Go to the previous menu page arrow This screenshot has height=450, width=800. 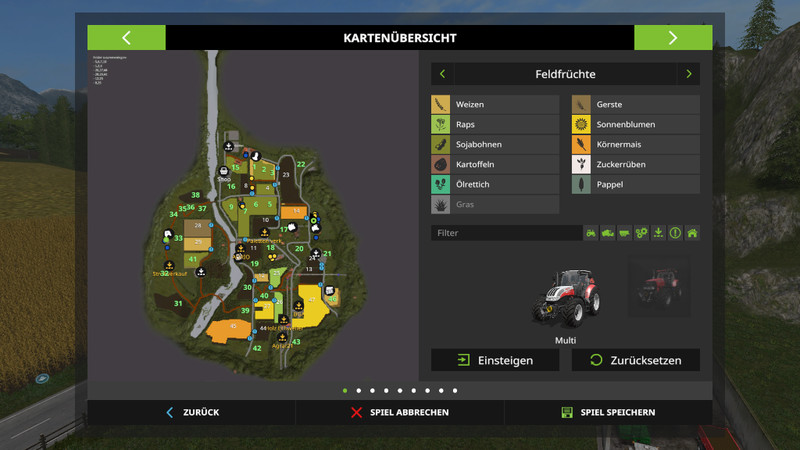[x=126, y=38]
